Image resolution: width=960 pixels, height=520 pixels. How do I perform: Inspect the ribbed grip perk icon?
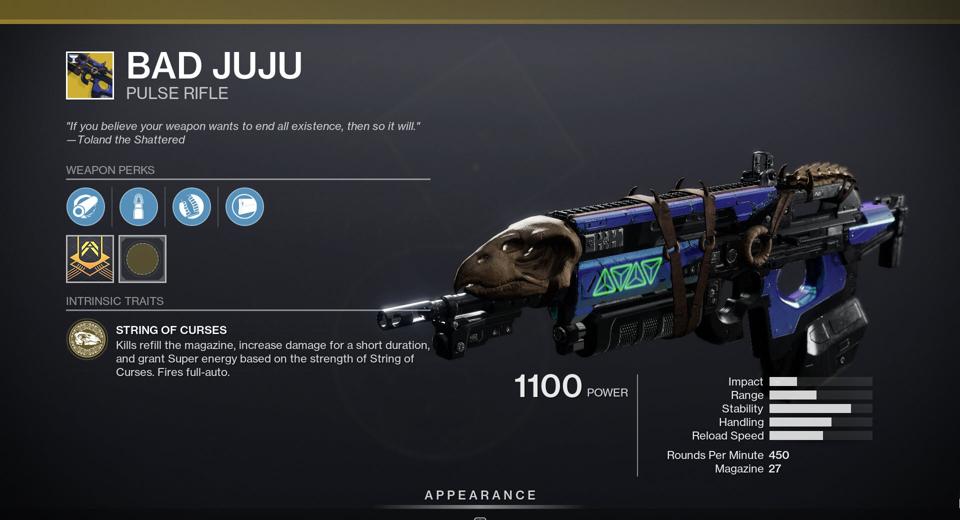point(192,207)
